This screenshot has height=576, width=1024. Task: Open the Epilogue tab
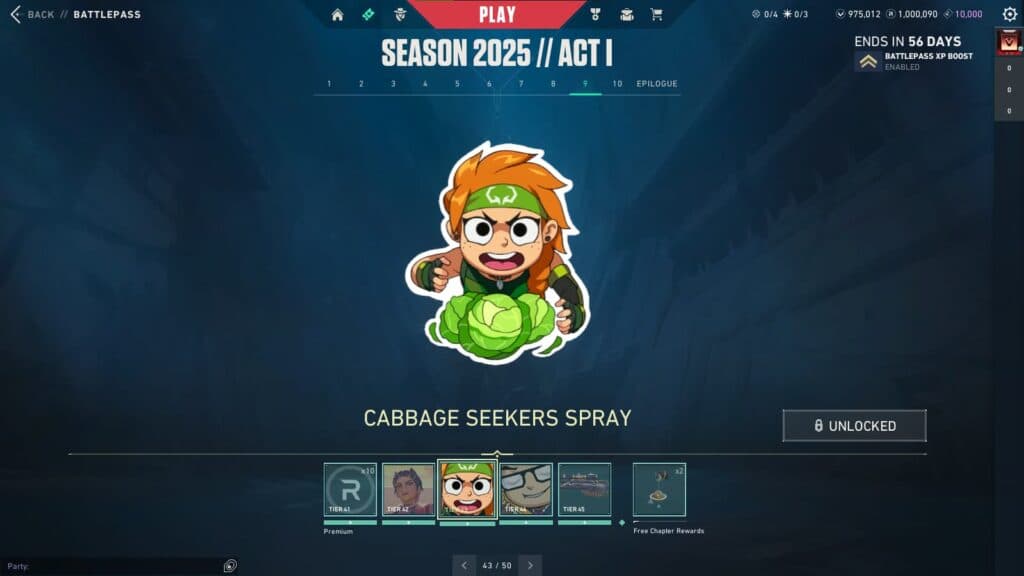pos(657,84)
